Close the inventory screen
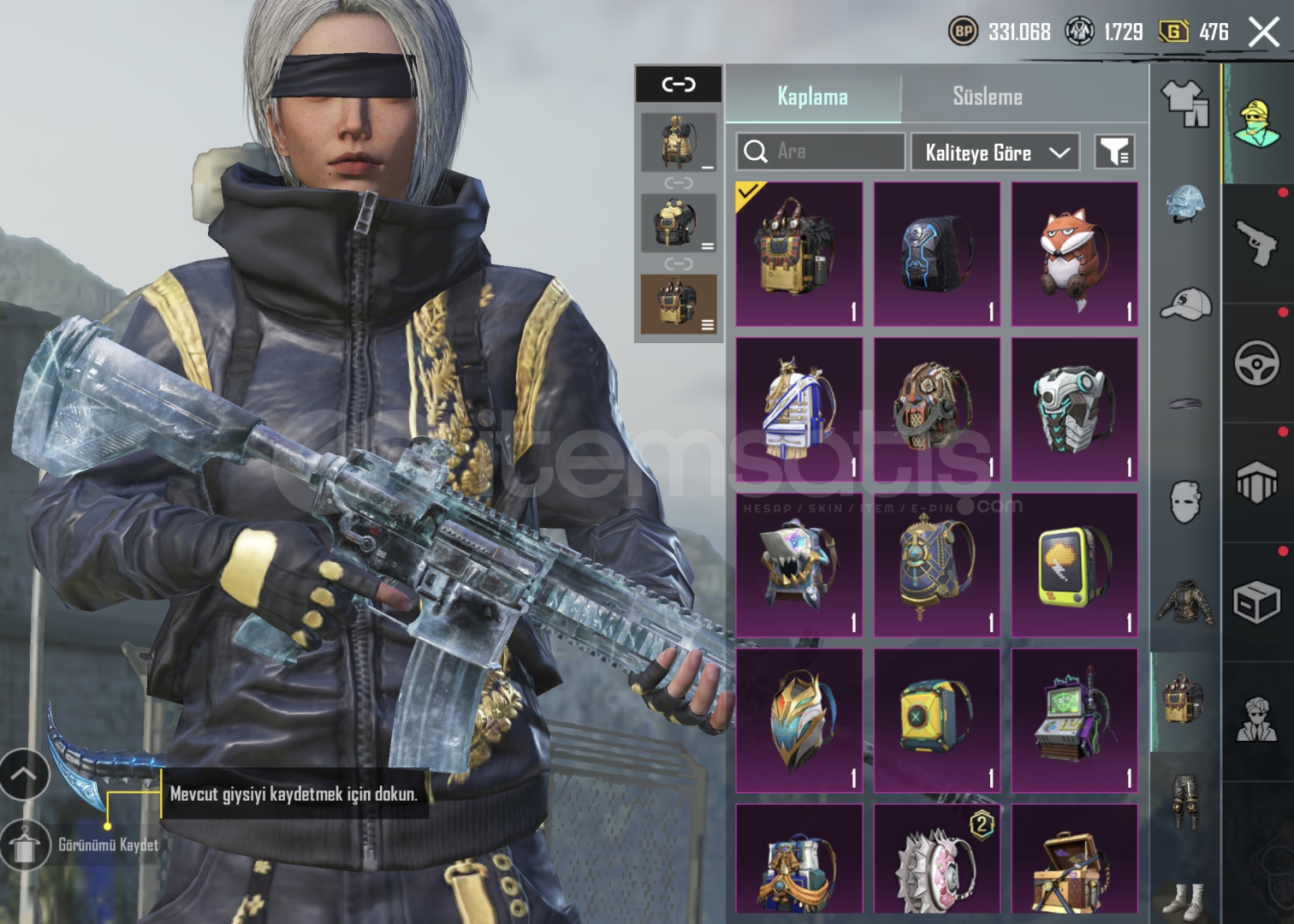The image size is (1294, 924). 1264,33
